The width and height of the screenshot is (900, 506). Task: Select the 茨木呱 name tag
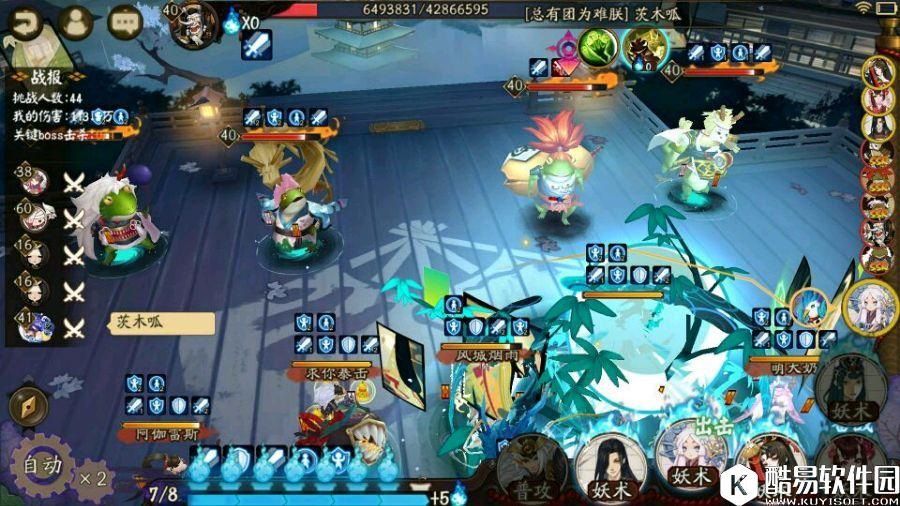tap(162, 324)
